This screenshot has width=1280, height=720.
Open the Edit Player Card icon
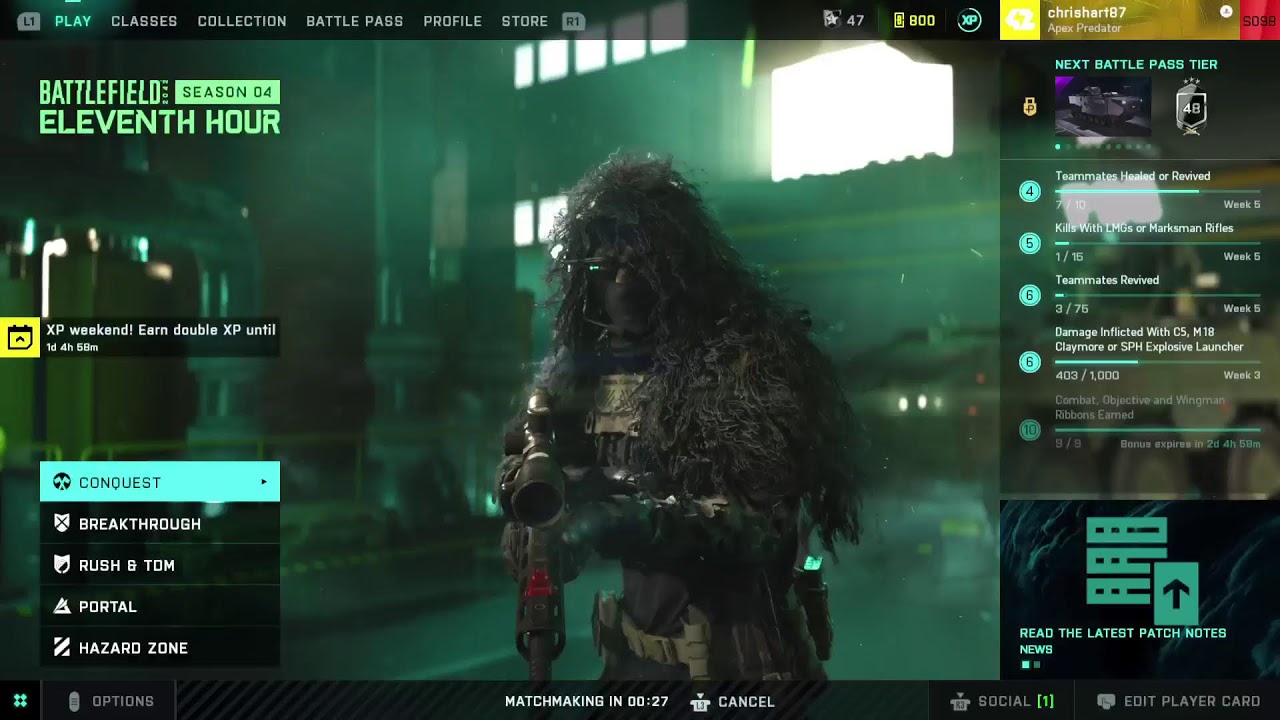coord(1108,701)
